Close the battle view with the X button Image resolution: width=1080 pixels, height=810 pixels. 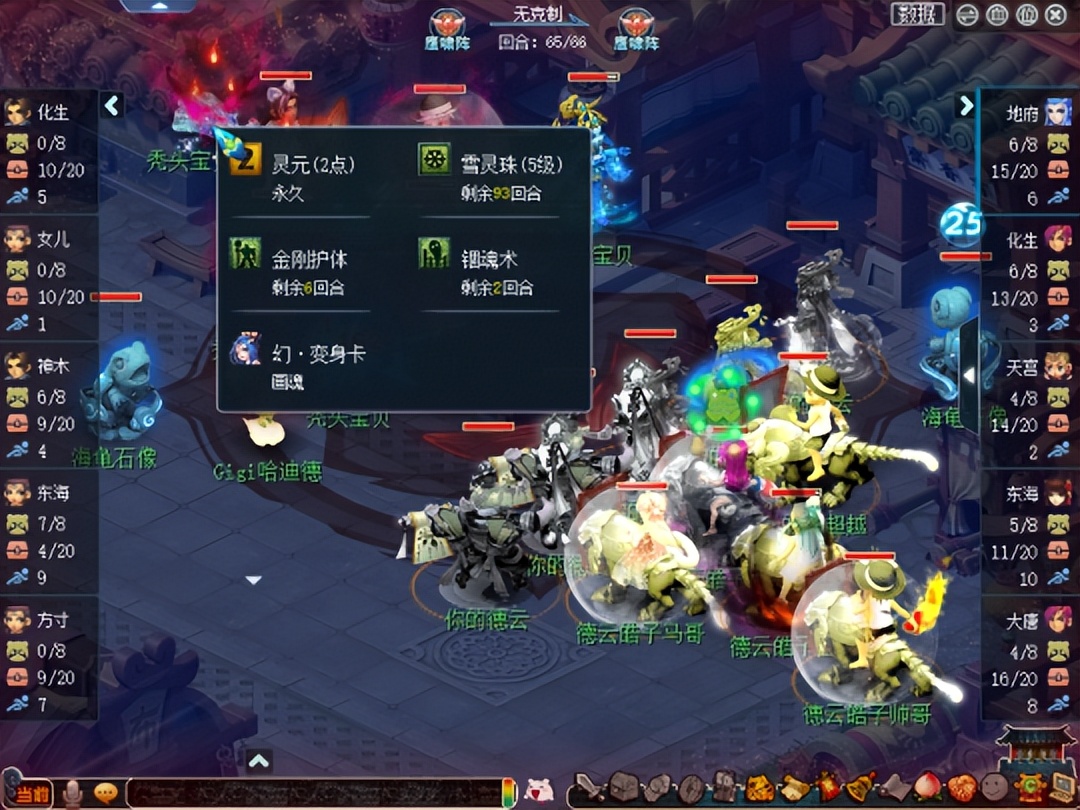(1055, 15)
